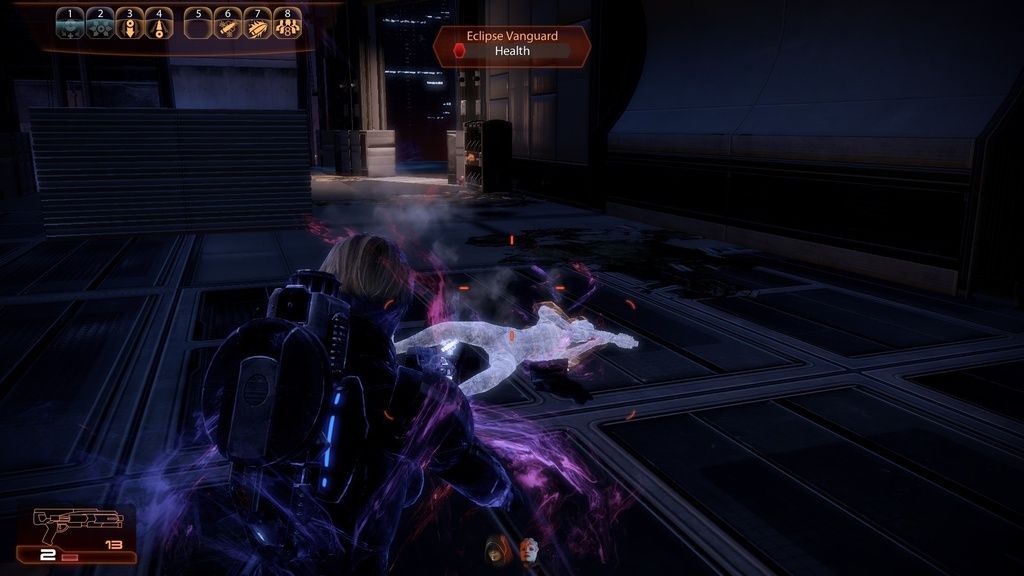Use the flaming ammo power in slot 7
This screenshot has width=1024, height=576.
pyautogui.click(x=258, y=24)
